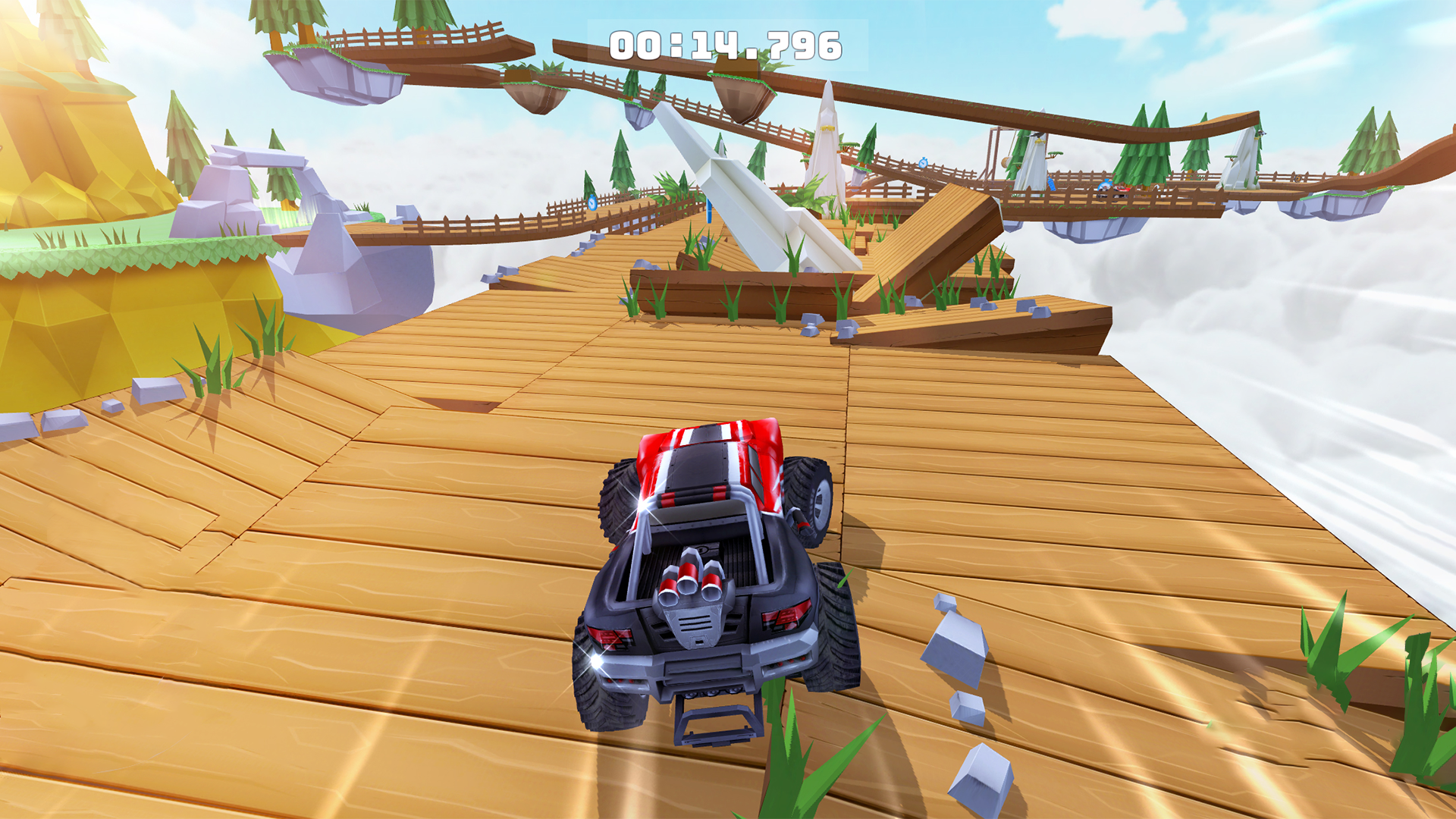1456x819 pixels.
Task: Click the hanging wooden log trap ahead
Action: (1006, 161)
